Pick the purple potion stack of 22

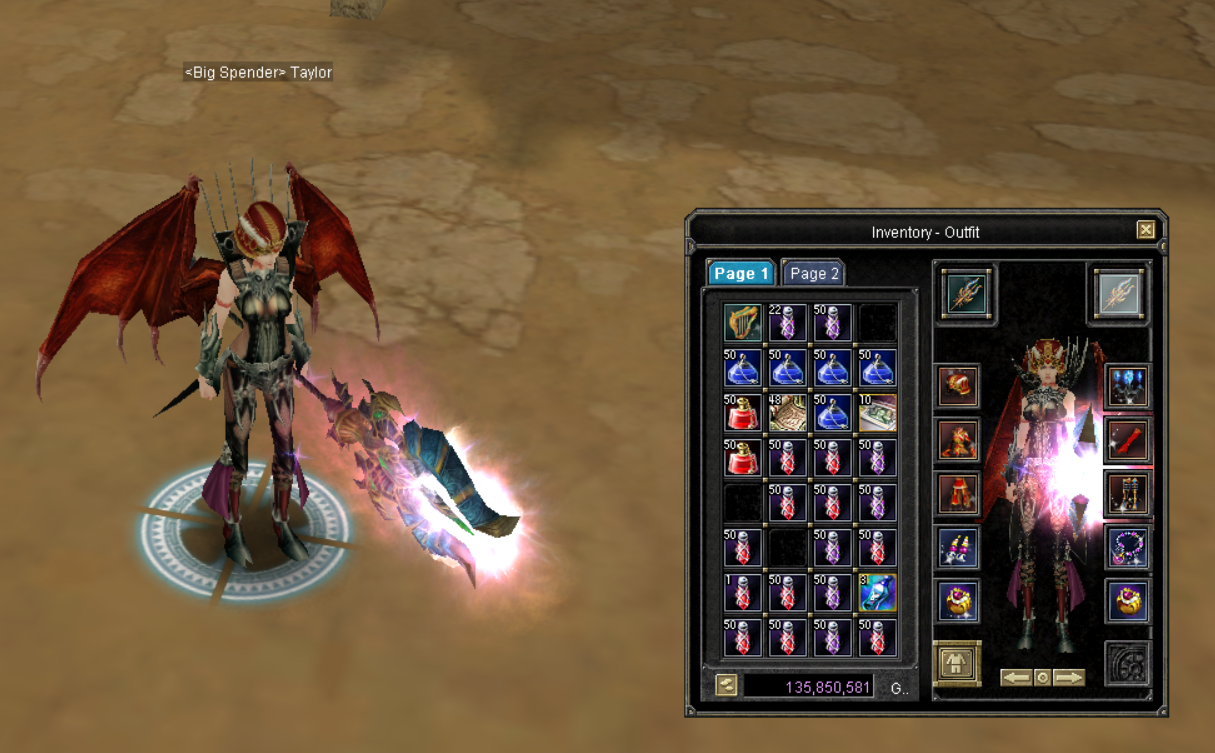(x=787, y=323)
